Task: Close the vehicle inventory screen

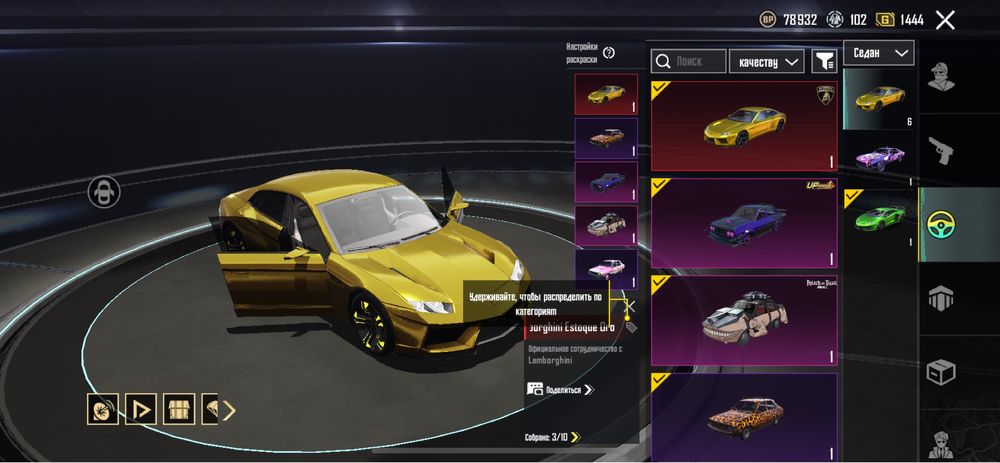Action: pyautogui.click(x=945, y=19)
